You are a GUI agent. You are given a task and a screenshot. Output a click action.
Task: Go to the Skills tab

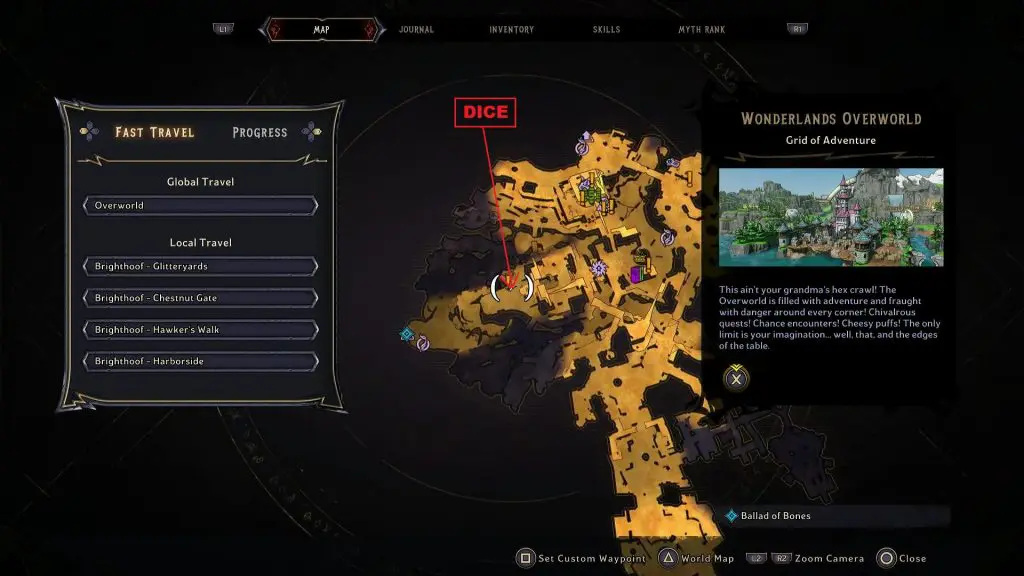607,30
